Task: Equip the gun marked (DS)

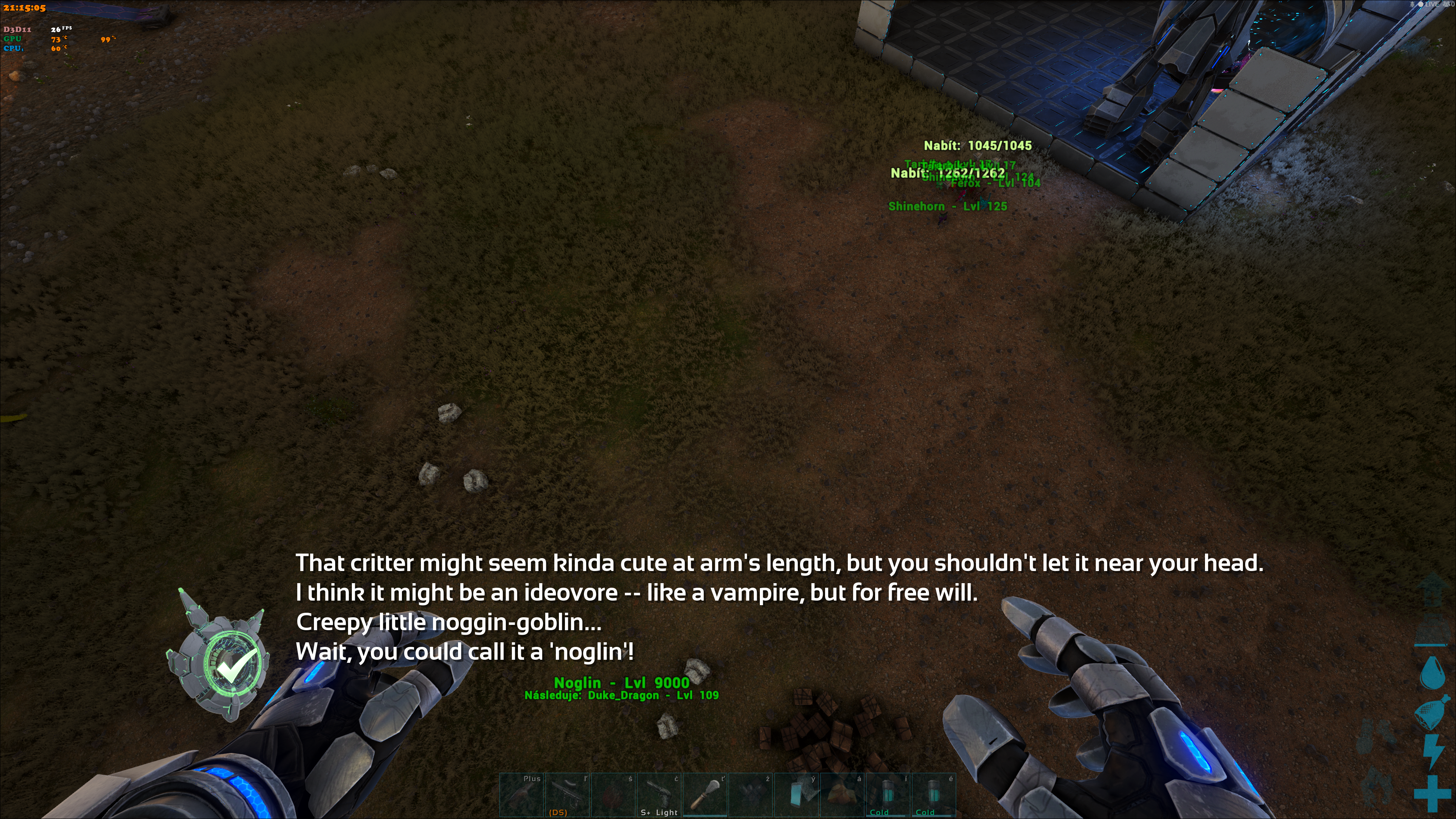Action: click(x=568, y=795)
